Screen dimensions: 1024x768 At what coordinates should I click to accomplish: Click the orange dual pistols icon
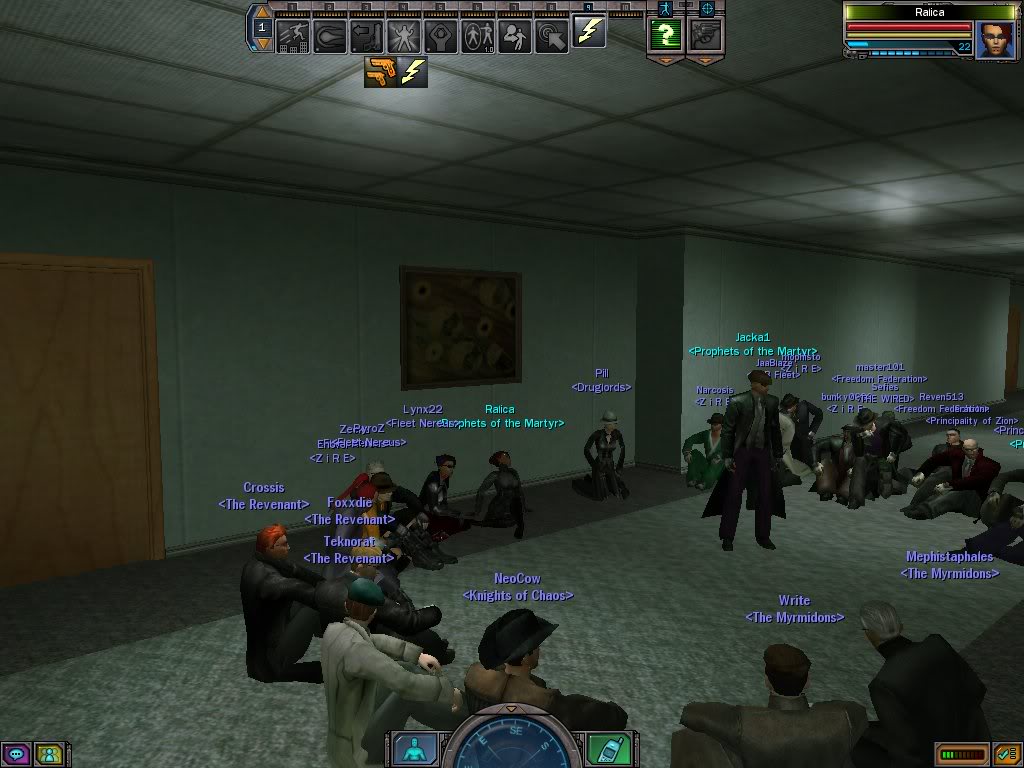(x=380, y=71)
